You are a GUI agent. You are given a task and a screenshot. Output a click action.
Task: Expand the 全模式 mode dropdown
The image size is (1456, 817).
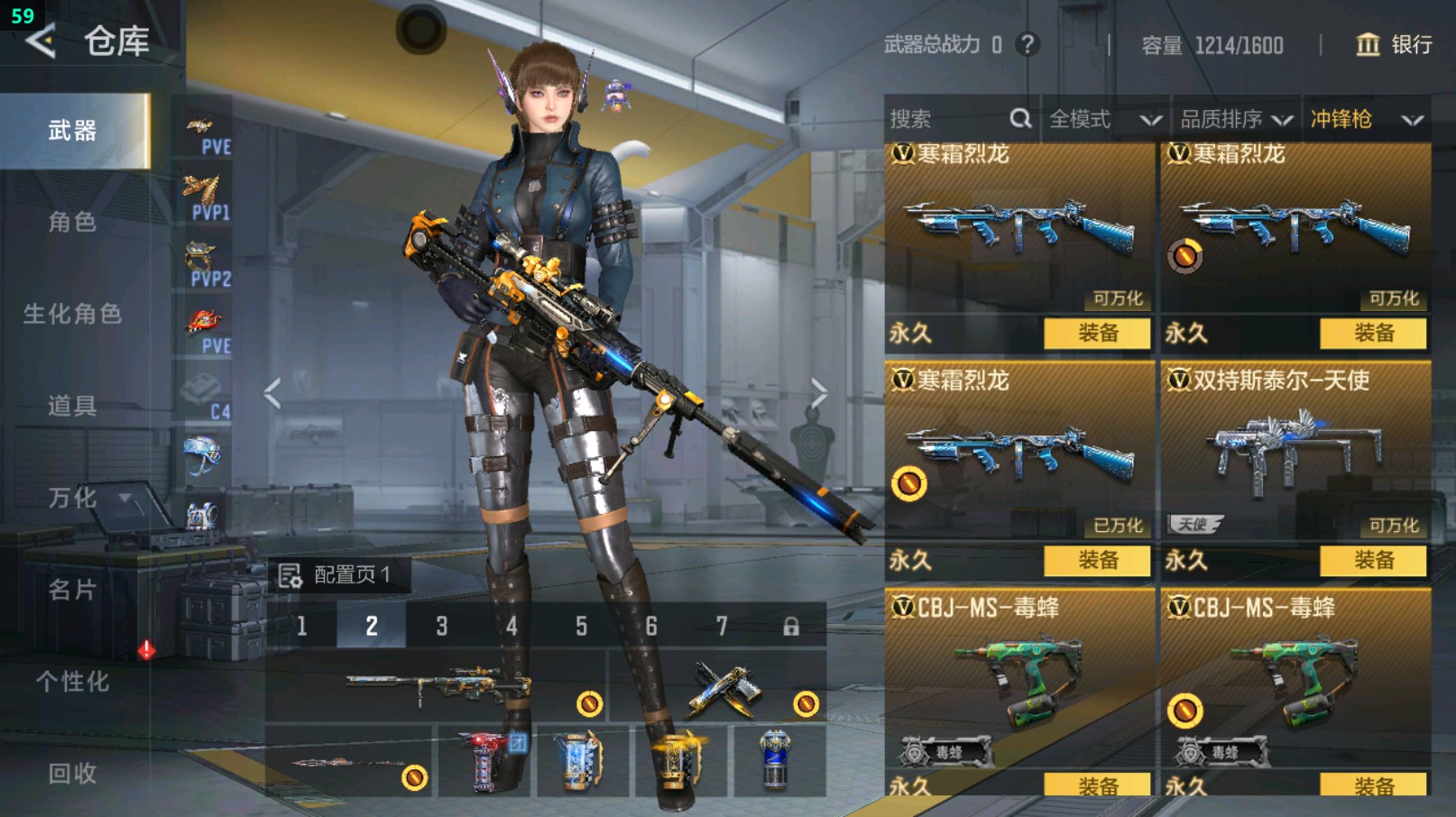1104,119
